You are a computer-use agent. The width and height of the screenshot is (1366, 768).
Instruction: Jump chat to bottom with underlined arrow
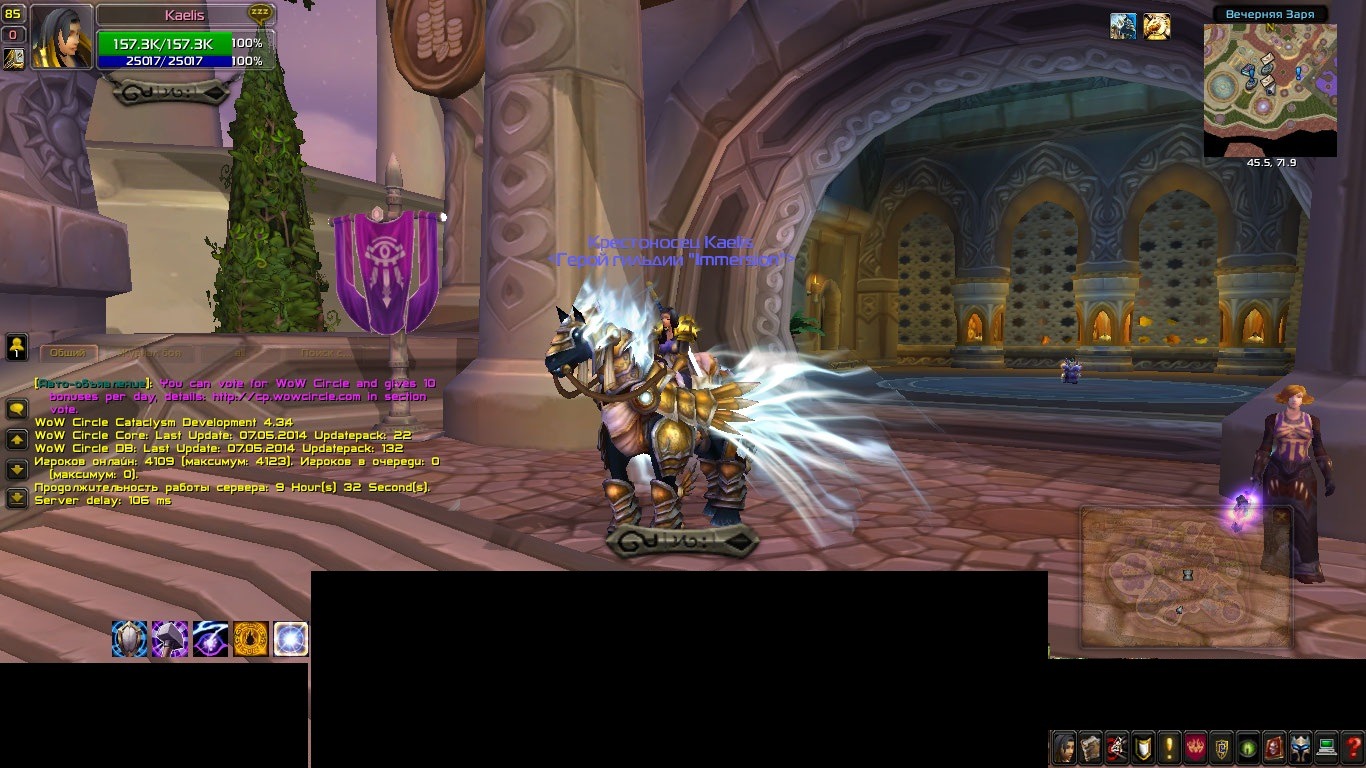click(x=17, y=497)
